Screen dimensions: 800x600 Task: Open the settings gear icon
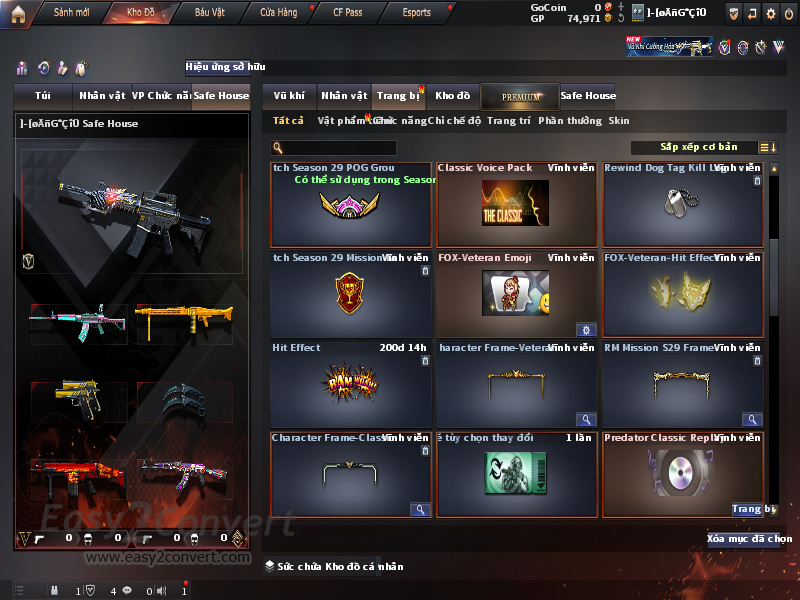pos(770,13)
